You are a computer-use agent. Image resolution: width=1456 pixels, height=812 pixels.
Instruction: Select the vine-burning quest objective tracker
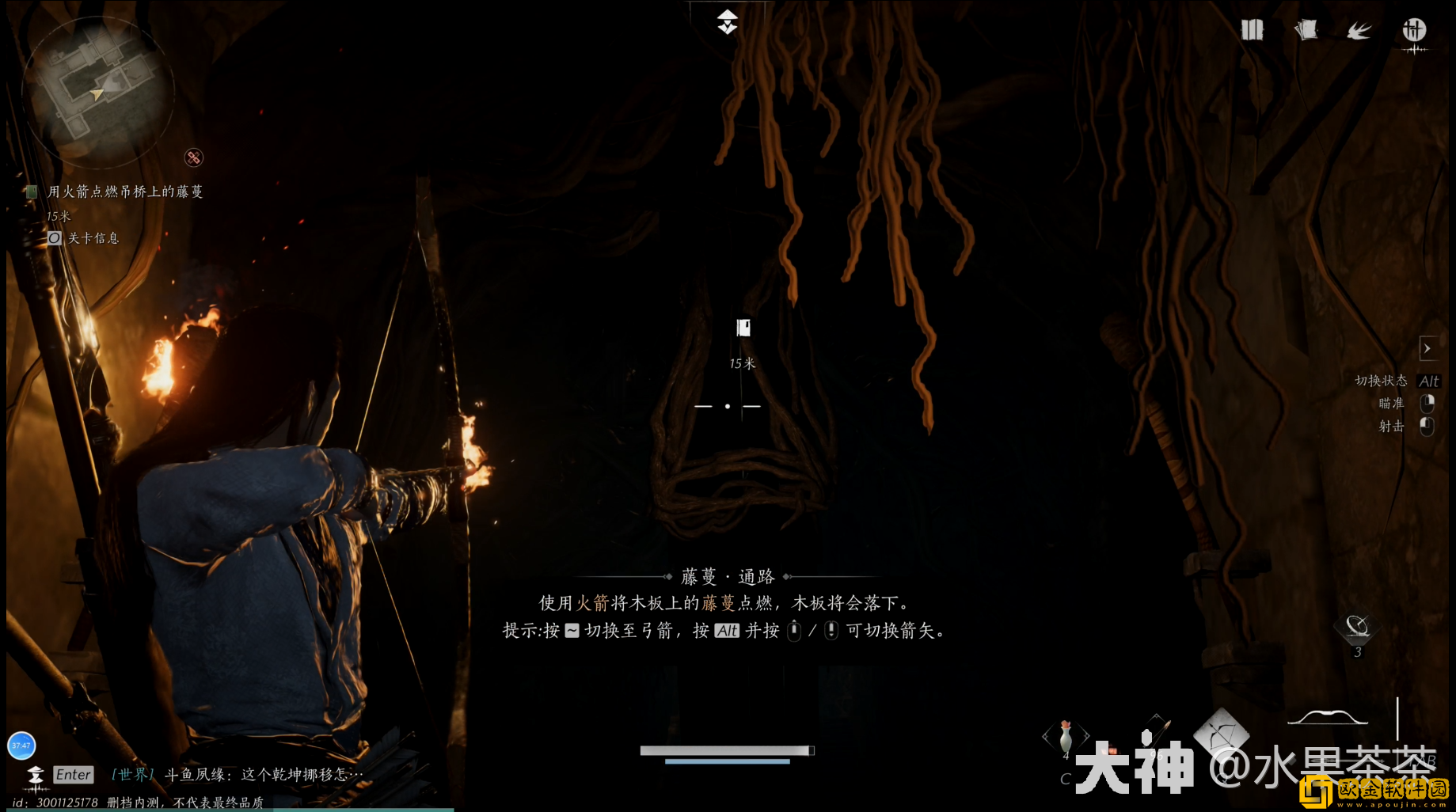point(124,192)
